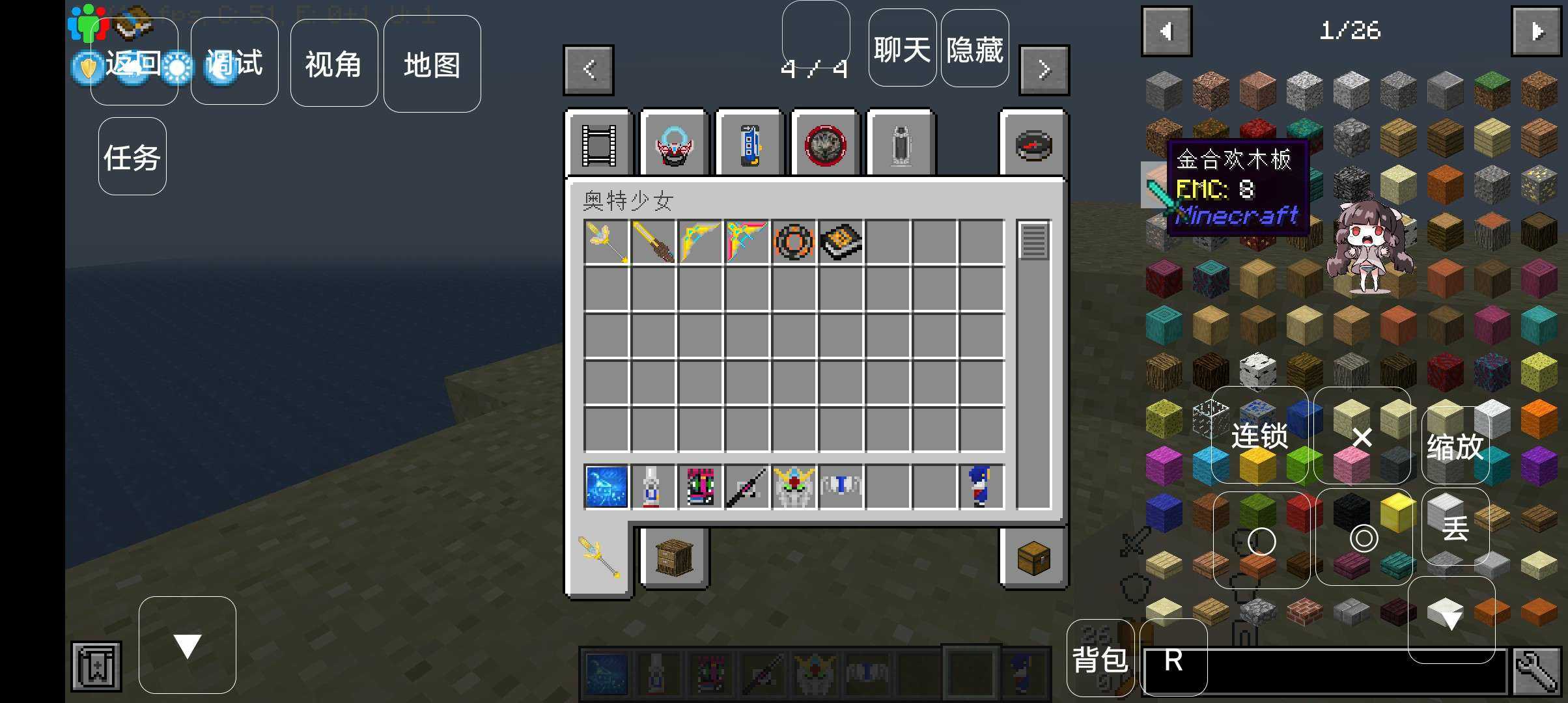Switch to the film strip creative tab

[599, 145]
